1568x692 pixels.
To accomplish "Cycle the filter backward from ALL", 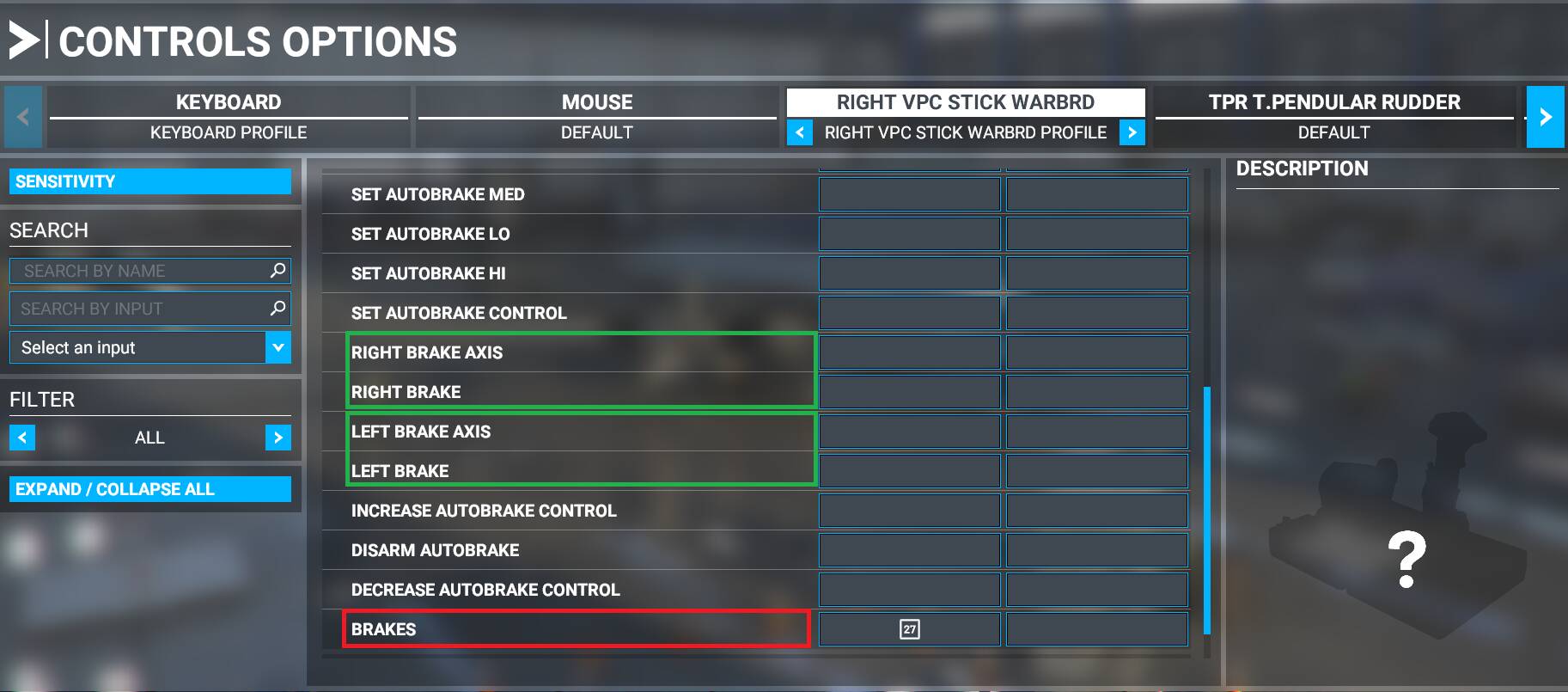I will pos(22,438).
